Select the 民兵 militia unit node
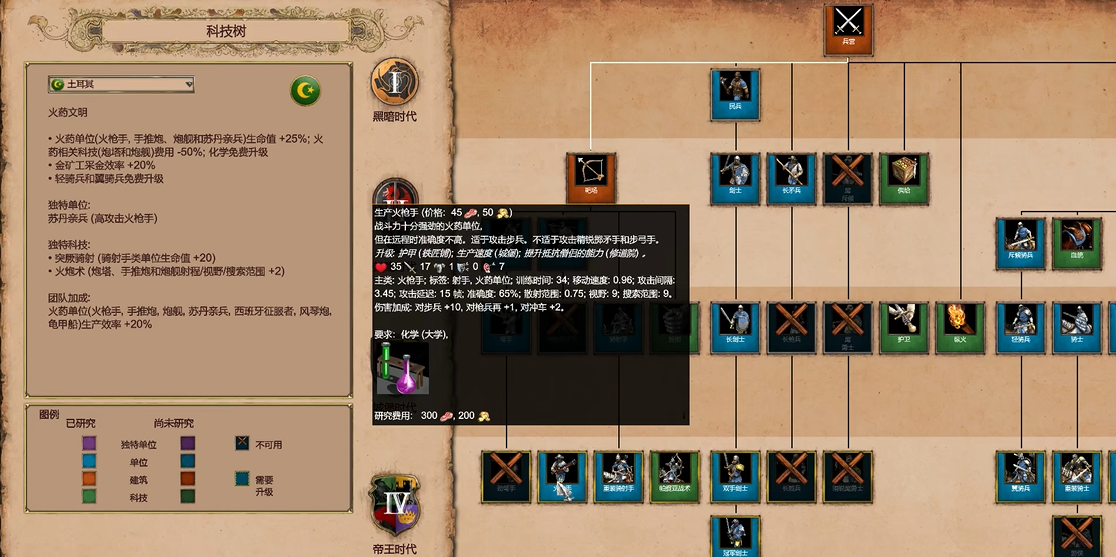 [735, 93]
